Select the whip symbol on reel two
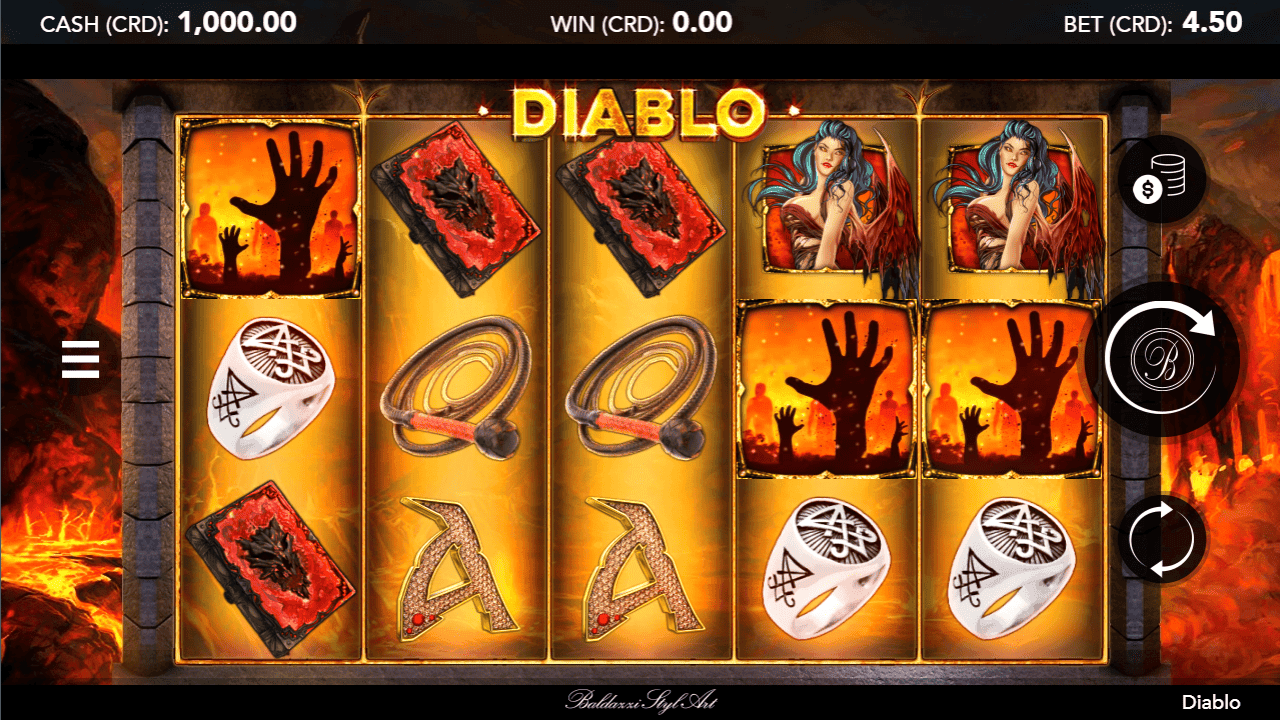Screen dimensions: 1280x720 (x=455, y=385)
